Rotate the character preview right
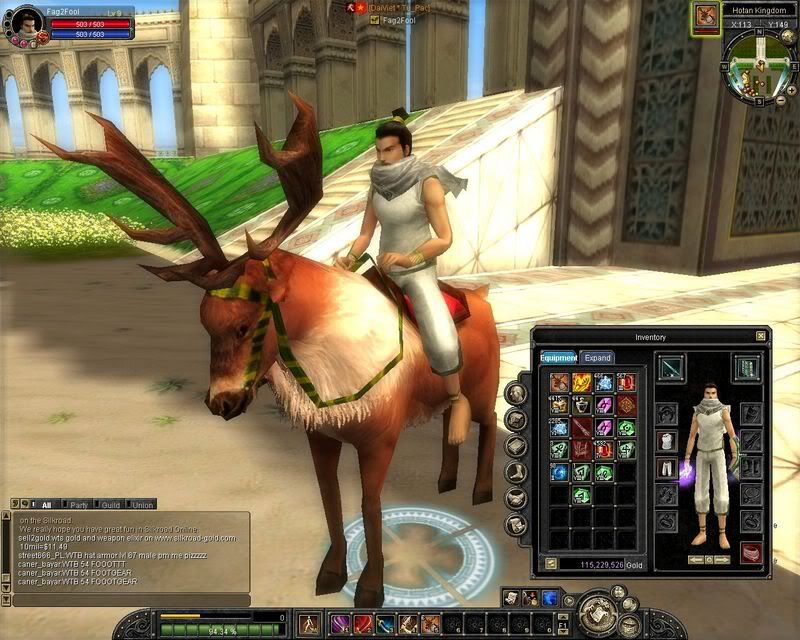 [x=724, y=559]
